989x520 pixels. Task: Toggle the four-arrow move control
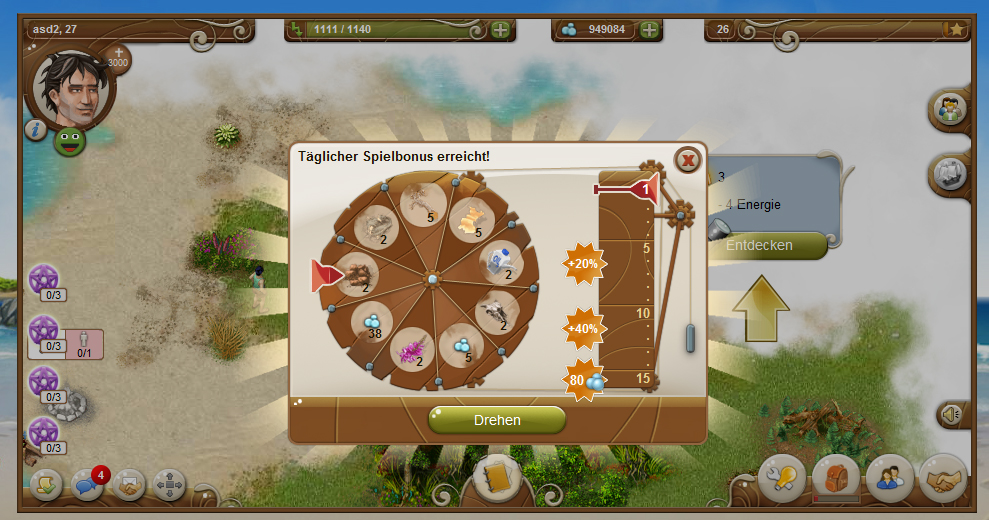click(x=169, y=485)
